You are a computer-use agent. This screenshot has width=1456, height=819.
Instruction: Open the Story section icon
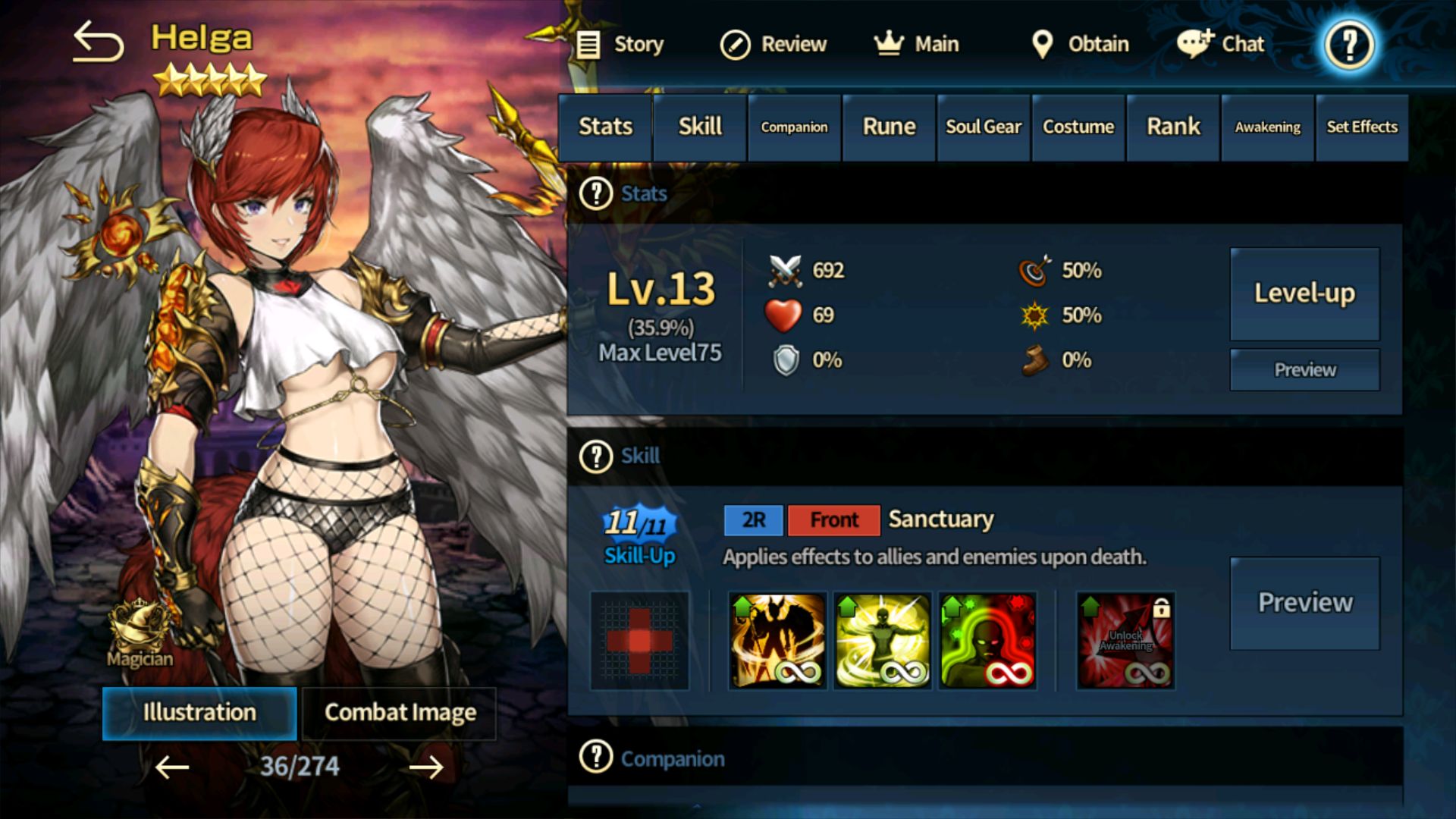[x=588, y=44]
